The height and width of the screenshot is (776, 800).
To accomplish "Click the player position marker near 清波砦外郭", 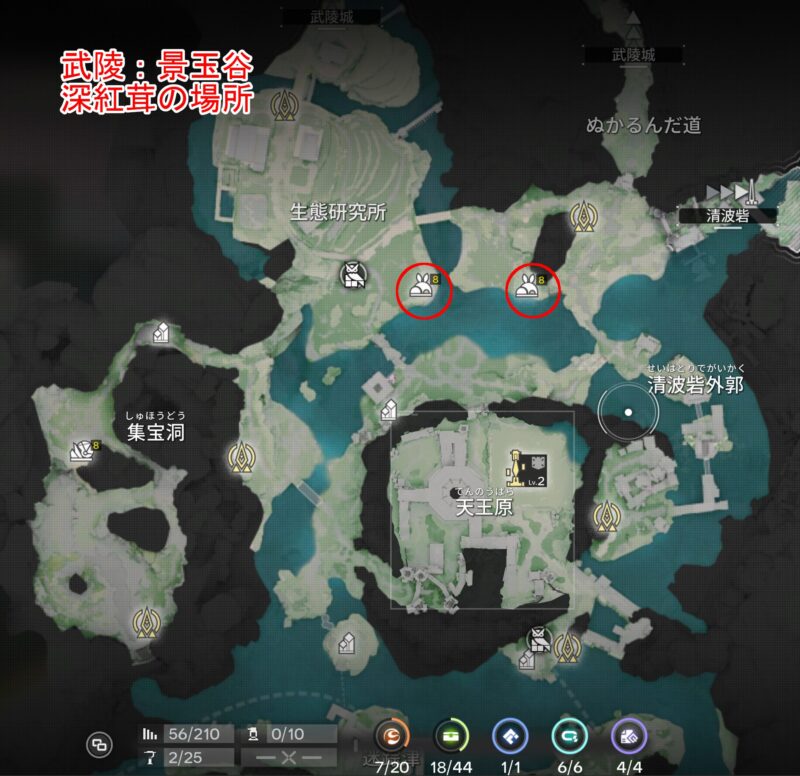I will pyautogui.click(x=628, y=411).
